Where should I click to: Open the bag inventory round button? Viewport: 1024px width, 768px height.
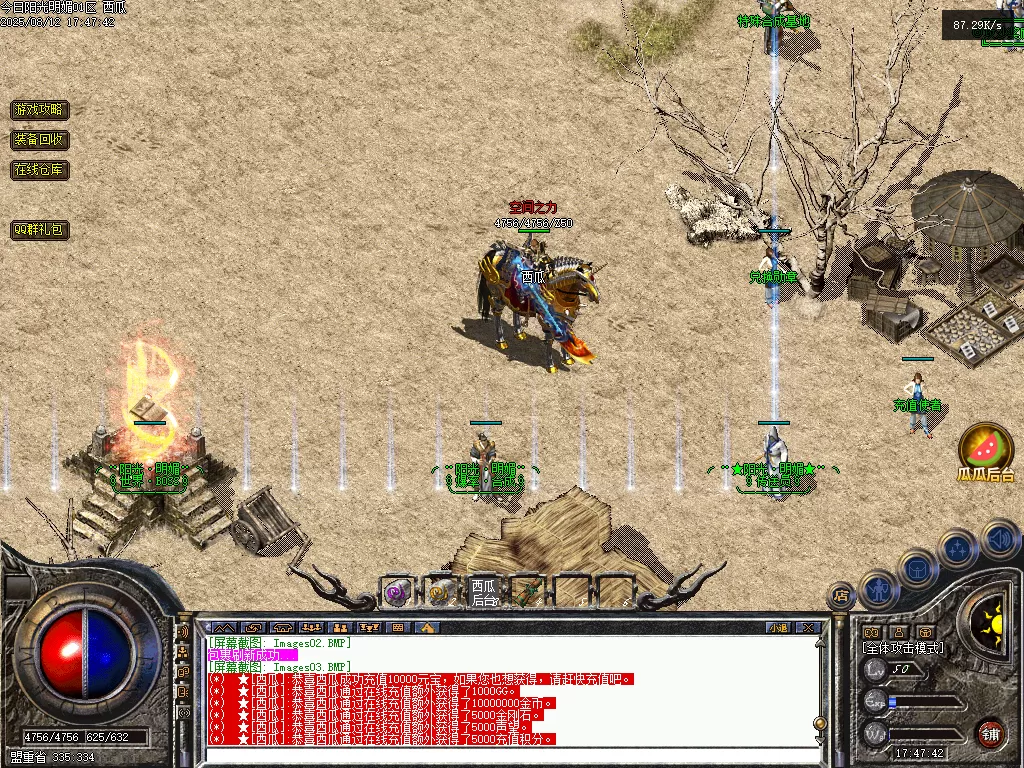click(917, 568)
